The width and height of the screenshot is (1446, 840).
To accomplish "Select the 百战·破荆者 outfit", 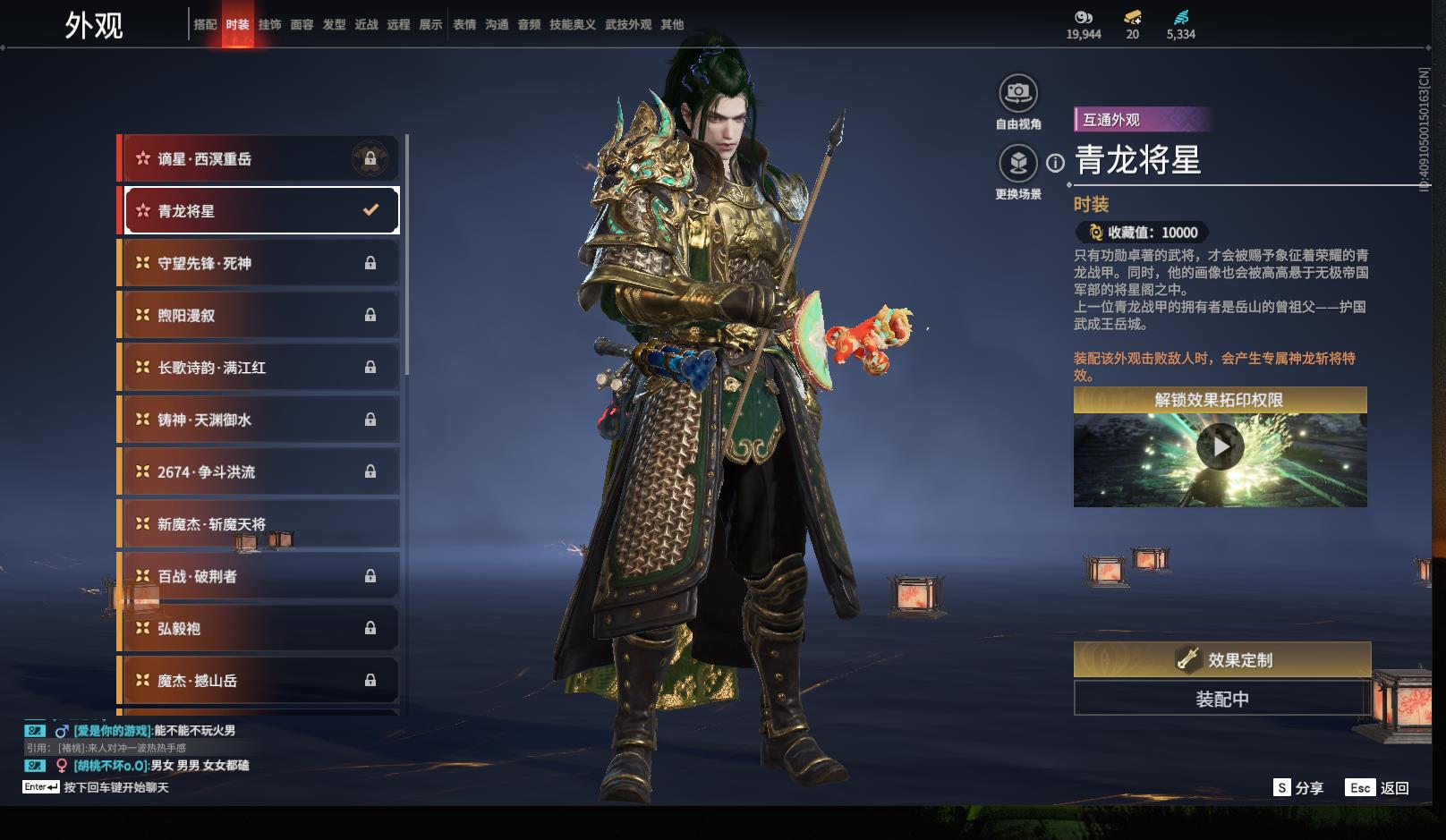I will (259, 576).
